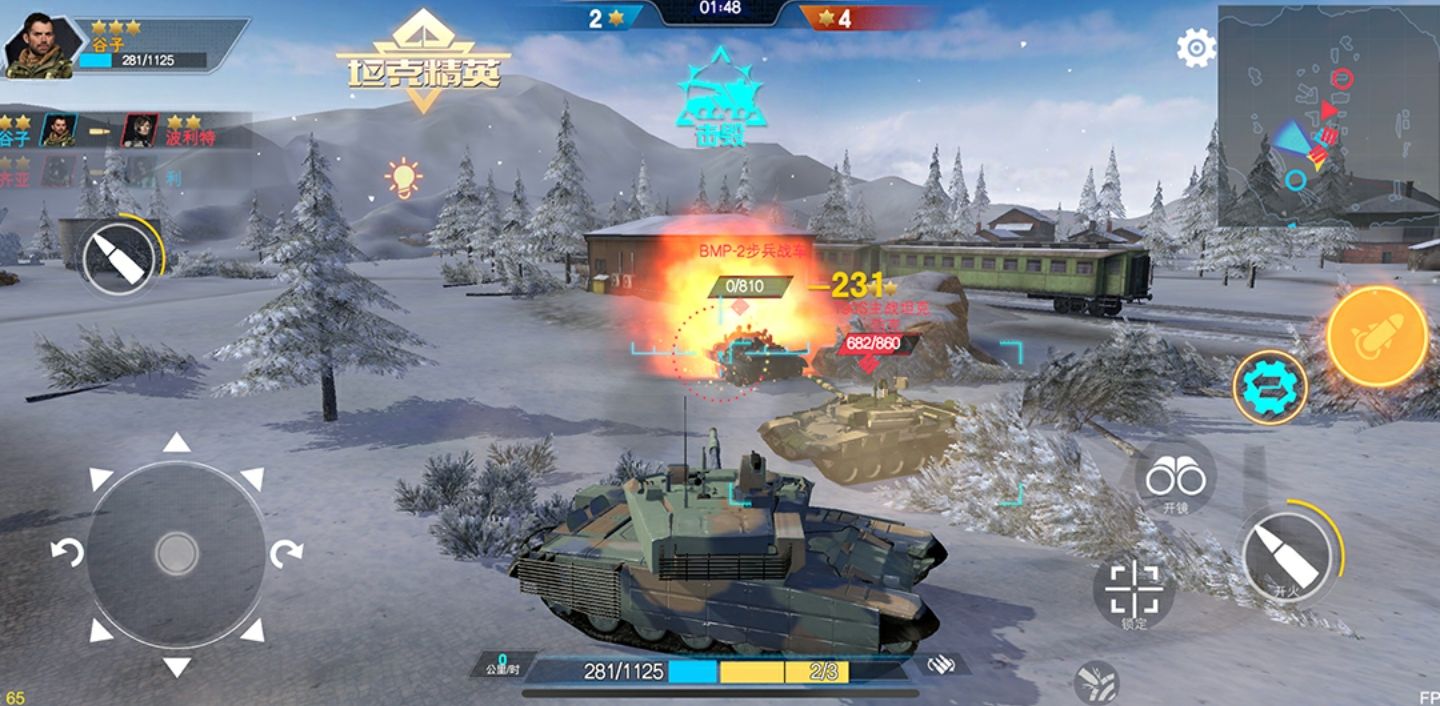1440x706 pixels.
Task: Tap the battlefield minimap
Action: pyautogui.click(x=1328, y=115)
